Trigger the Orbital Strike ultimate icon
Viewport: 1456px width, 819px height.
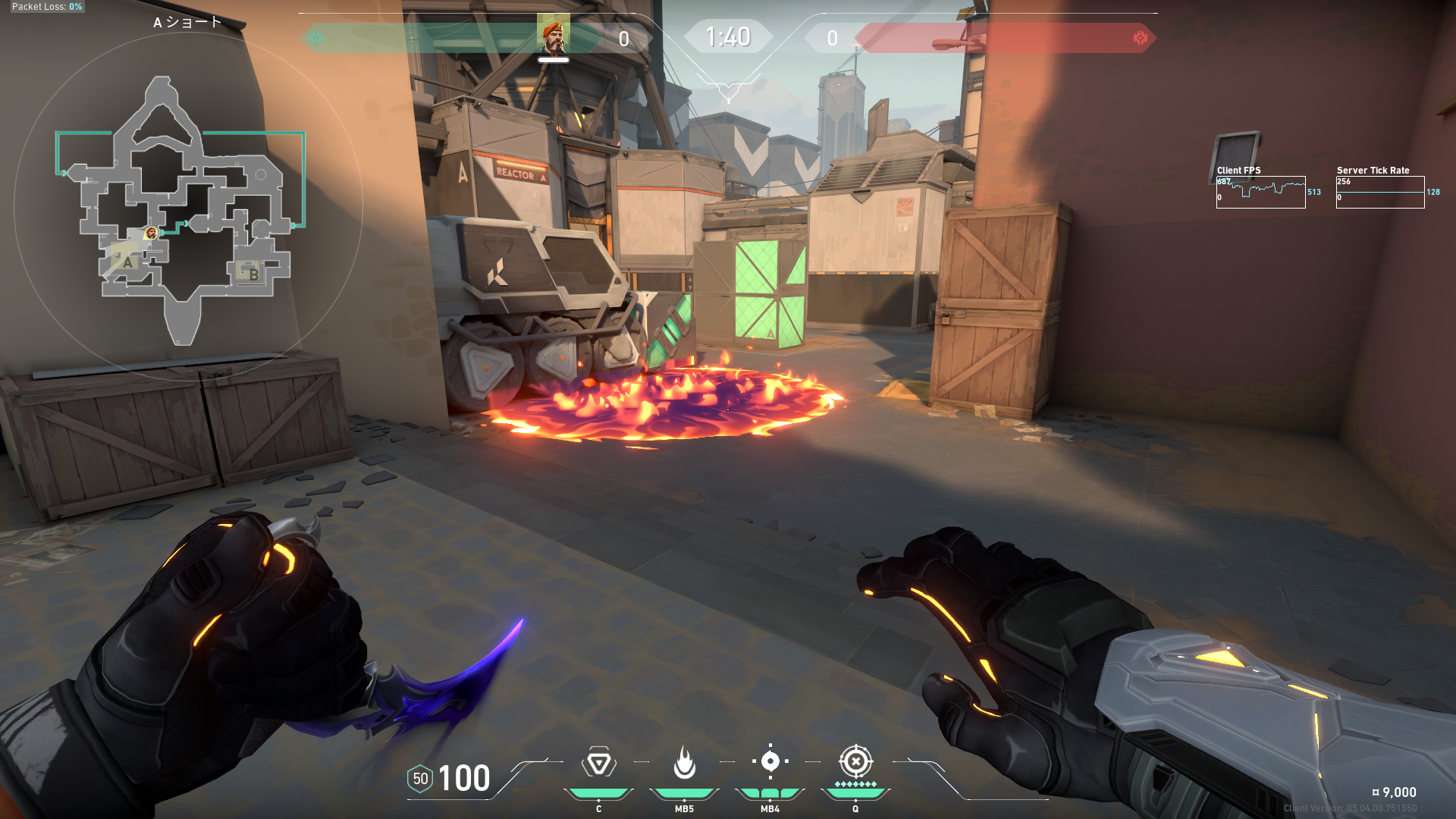pos(855,761)
